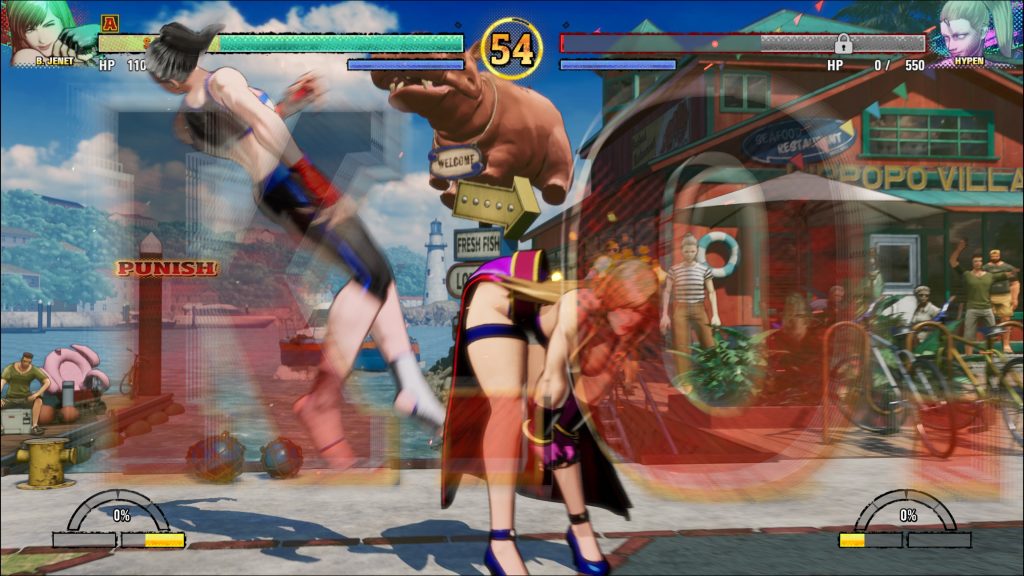Select the Hypen player portrait
This screenshot has width=1024, height=576.
[x=978, y=30]
